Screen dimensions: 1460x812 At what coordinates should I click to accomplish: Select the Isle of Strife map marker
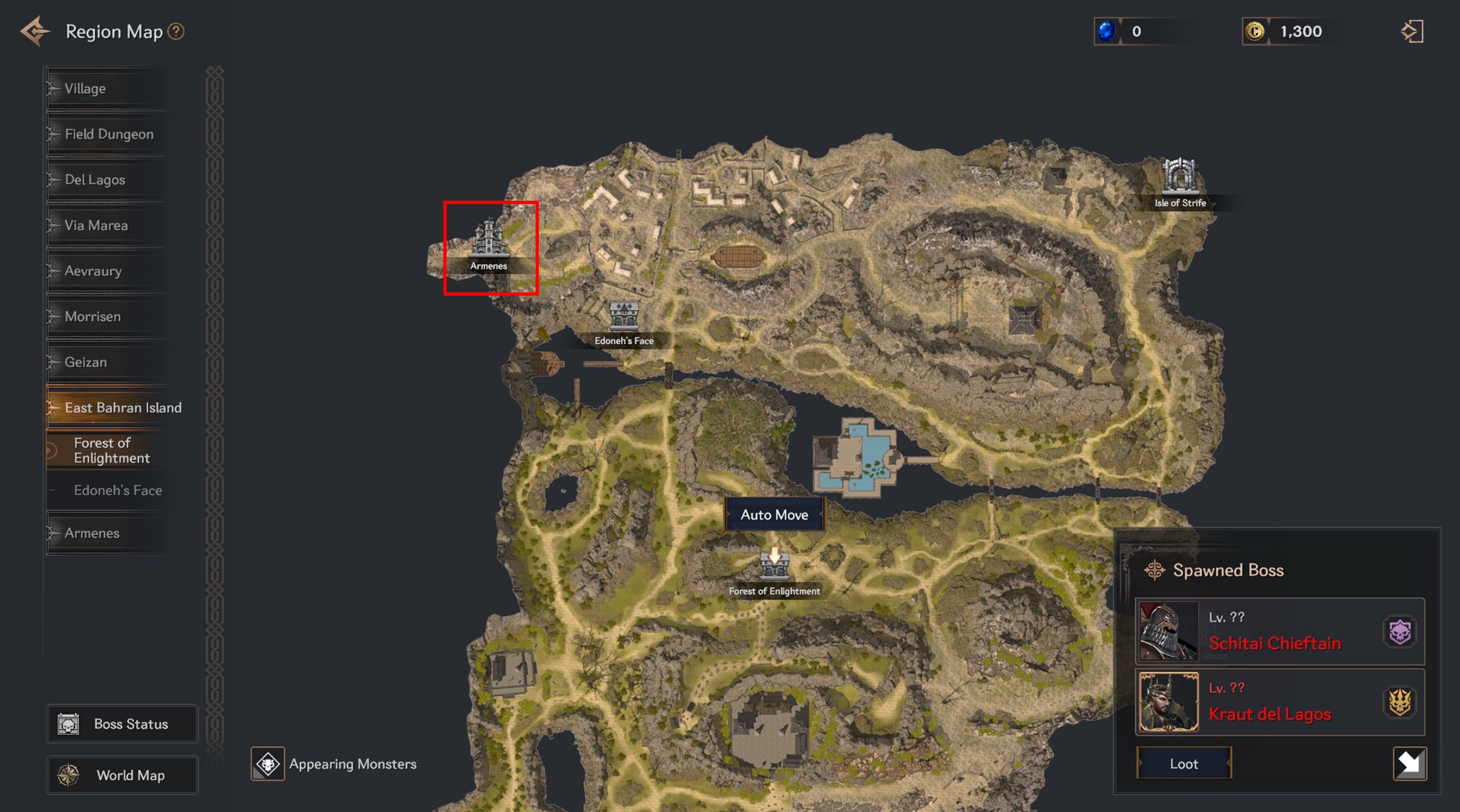tap(1180, 181)
